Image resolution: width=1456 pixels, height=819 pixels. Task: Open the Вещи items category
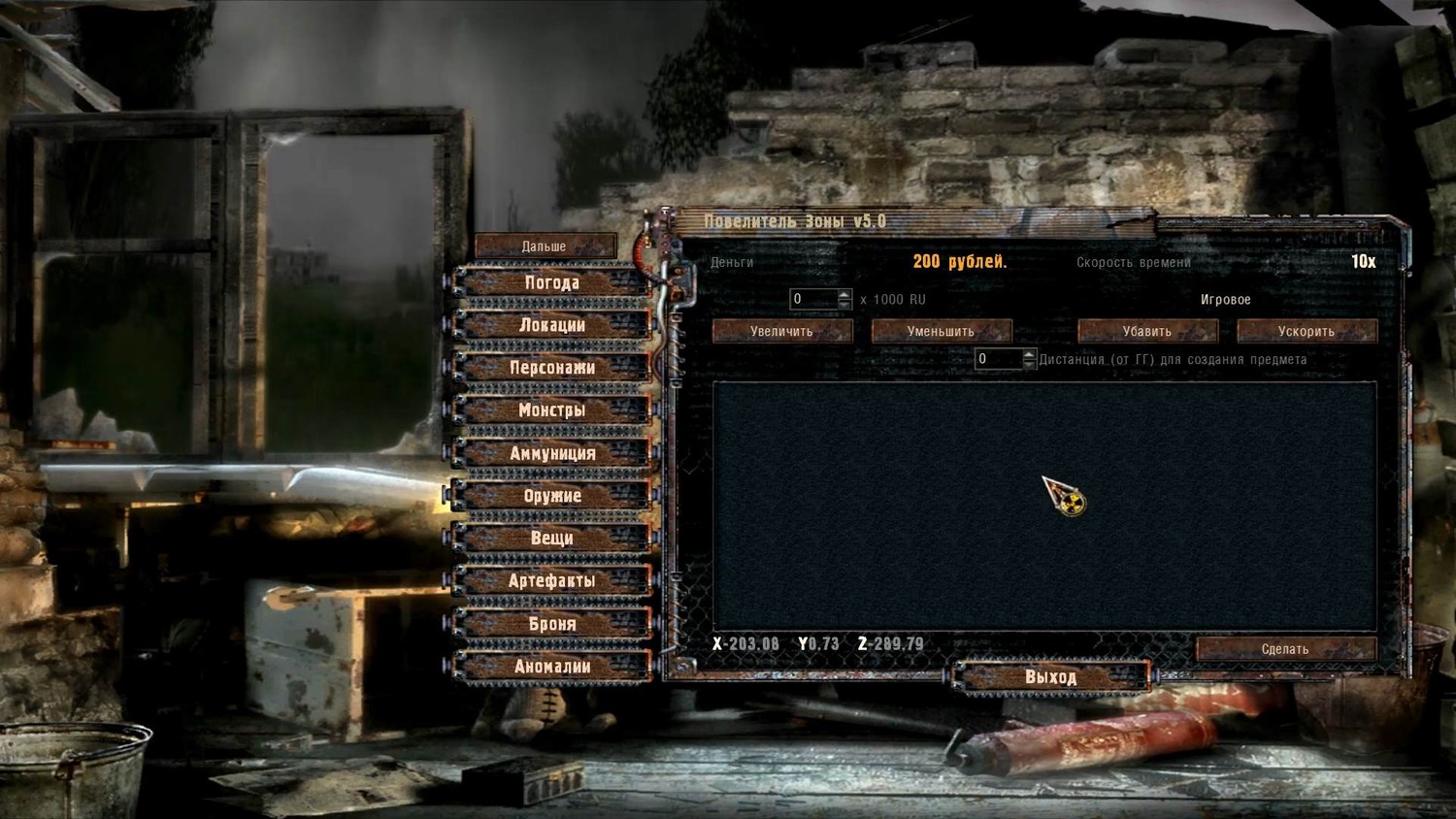click(551, 539)
